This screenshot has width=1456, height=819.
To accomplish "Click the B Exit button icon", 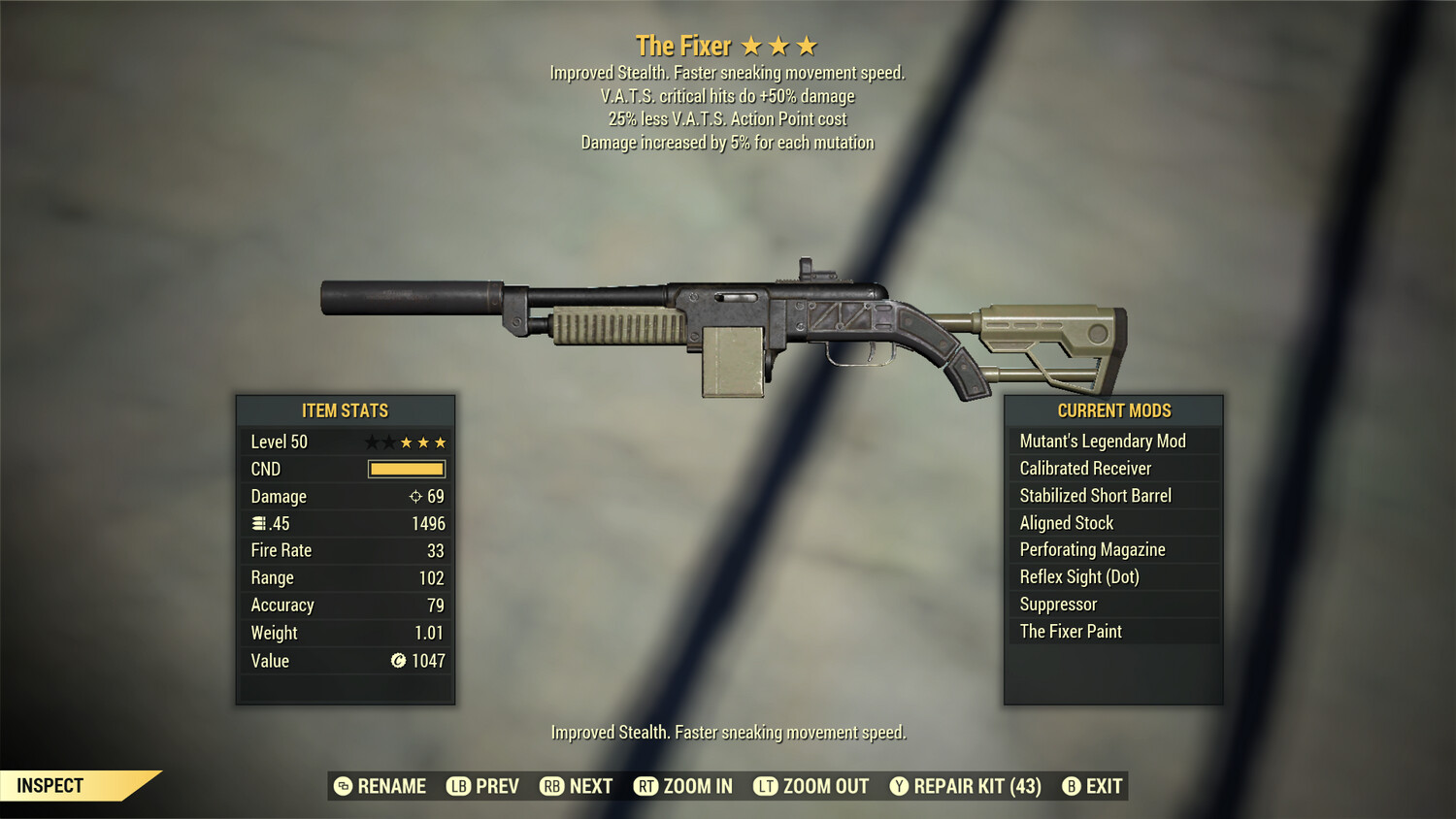I will pyautogui.click(x=1072, y=786).
